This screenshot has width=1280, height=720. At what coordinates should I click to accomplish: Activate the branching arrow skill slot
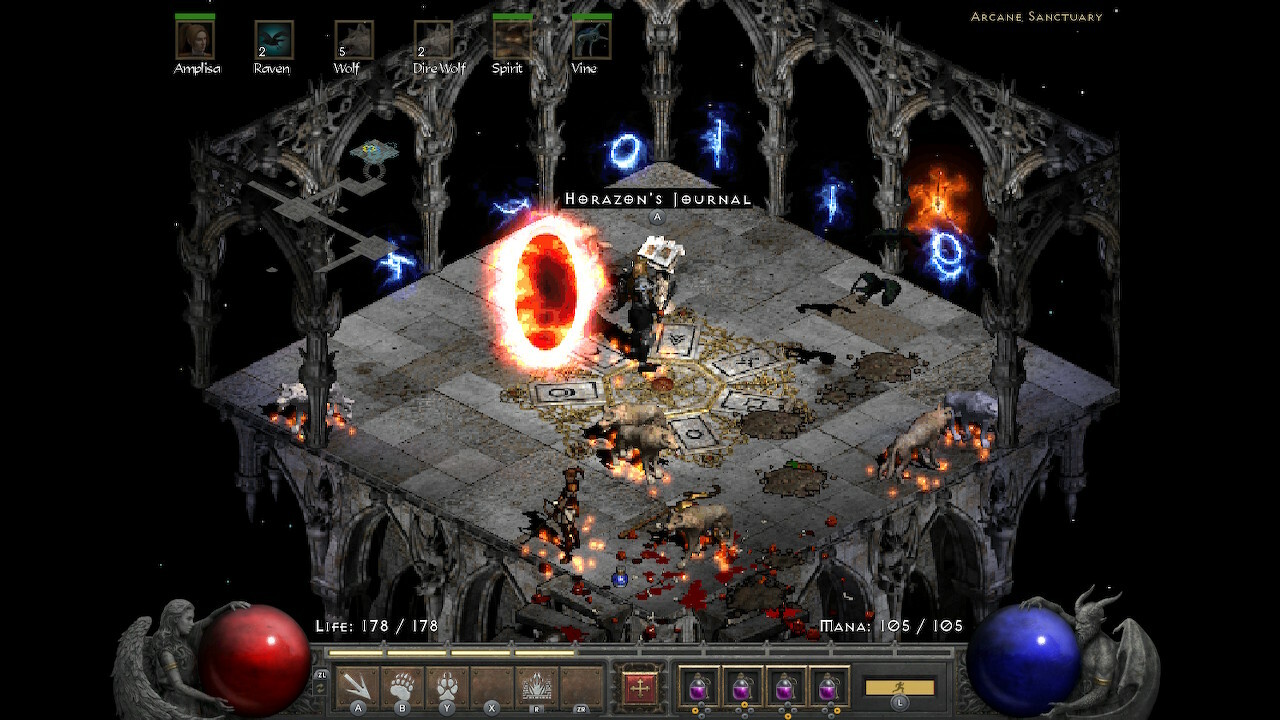click(357, 686)
